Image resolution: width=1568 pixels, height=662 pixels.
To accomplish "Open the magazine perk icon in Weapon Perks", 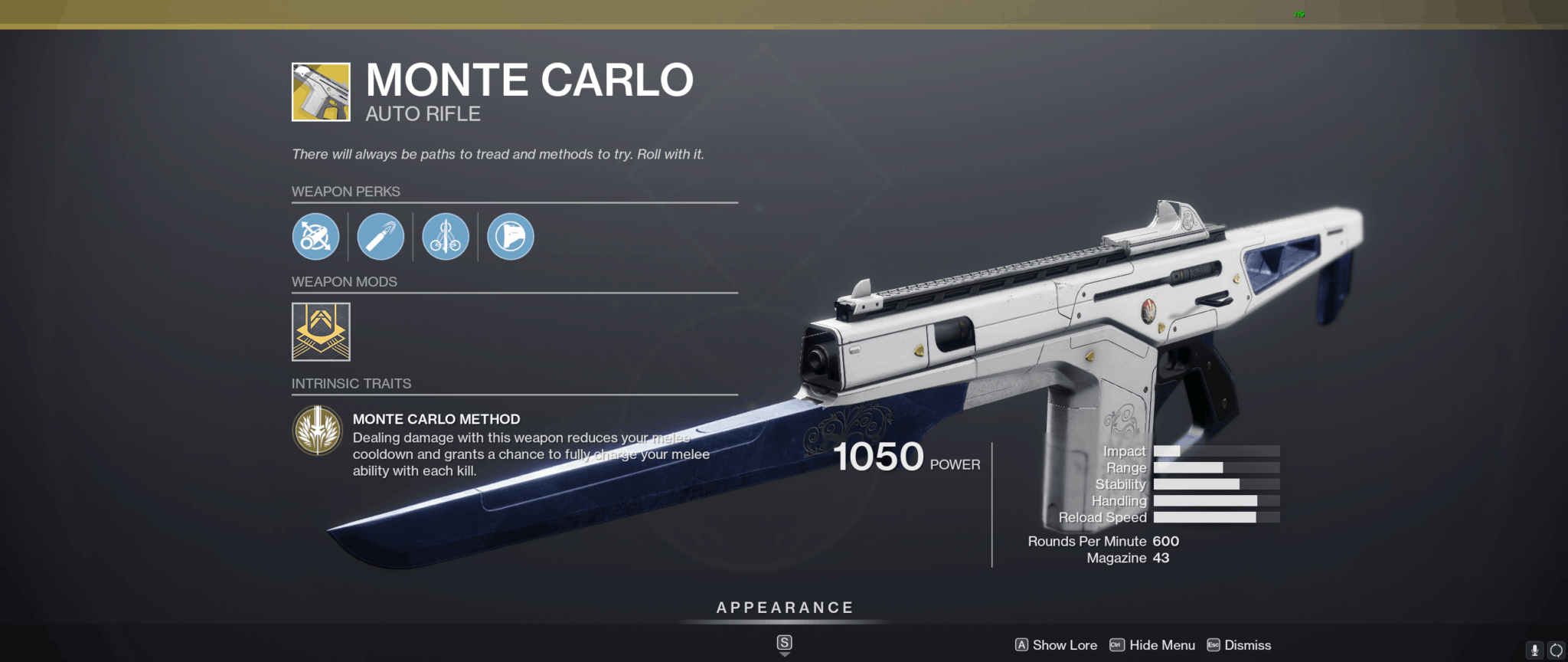I will point(511,236).
